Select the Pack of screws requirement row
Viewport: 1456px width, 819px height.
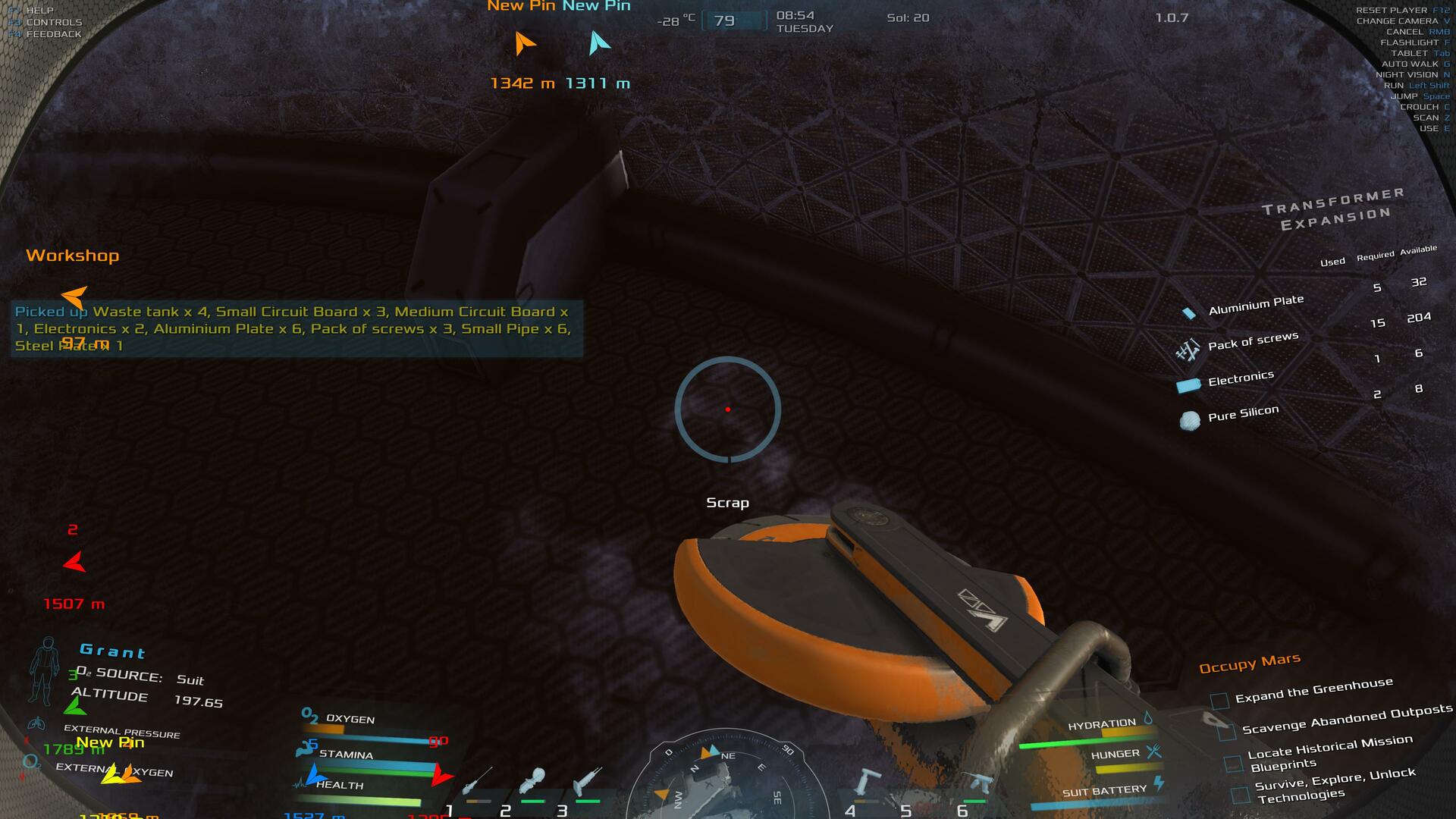pyautogui.click(x=1252, y=341)
